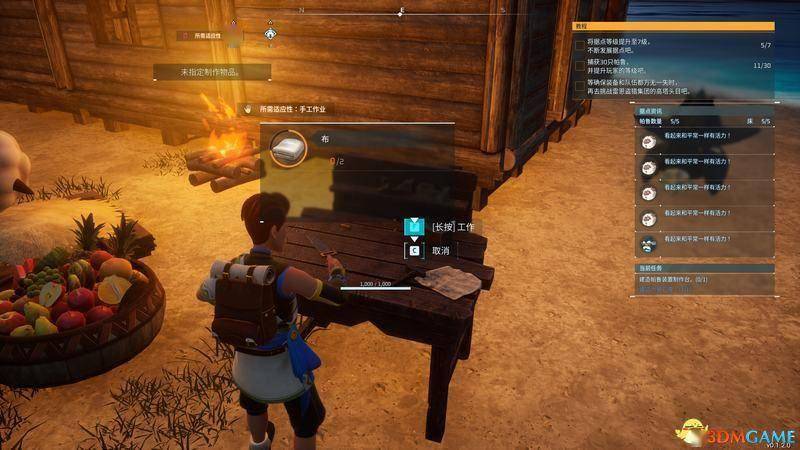Click the 未指定制作物品 production label
This screenshot has width=800, height=450.
click(211, 72)
